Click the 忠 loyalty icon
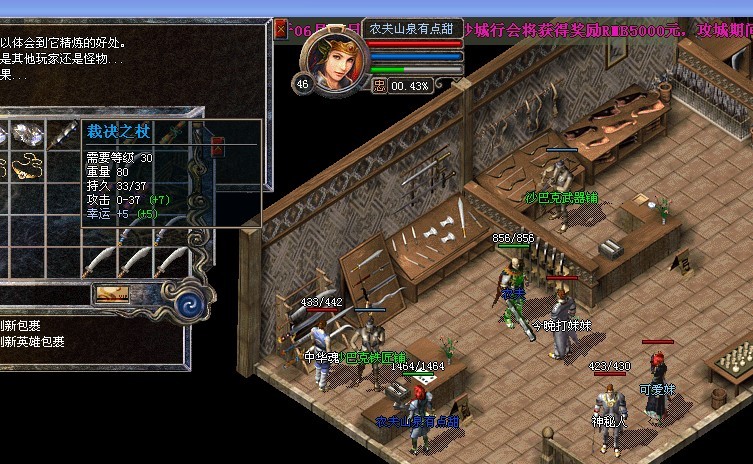The image size is (753, 464). (378, 86)
